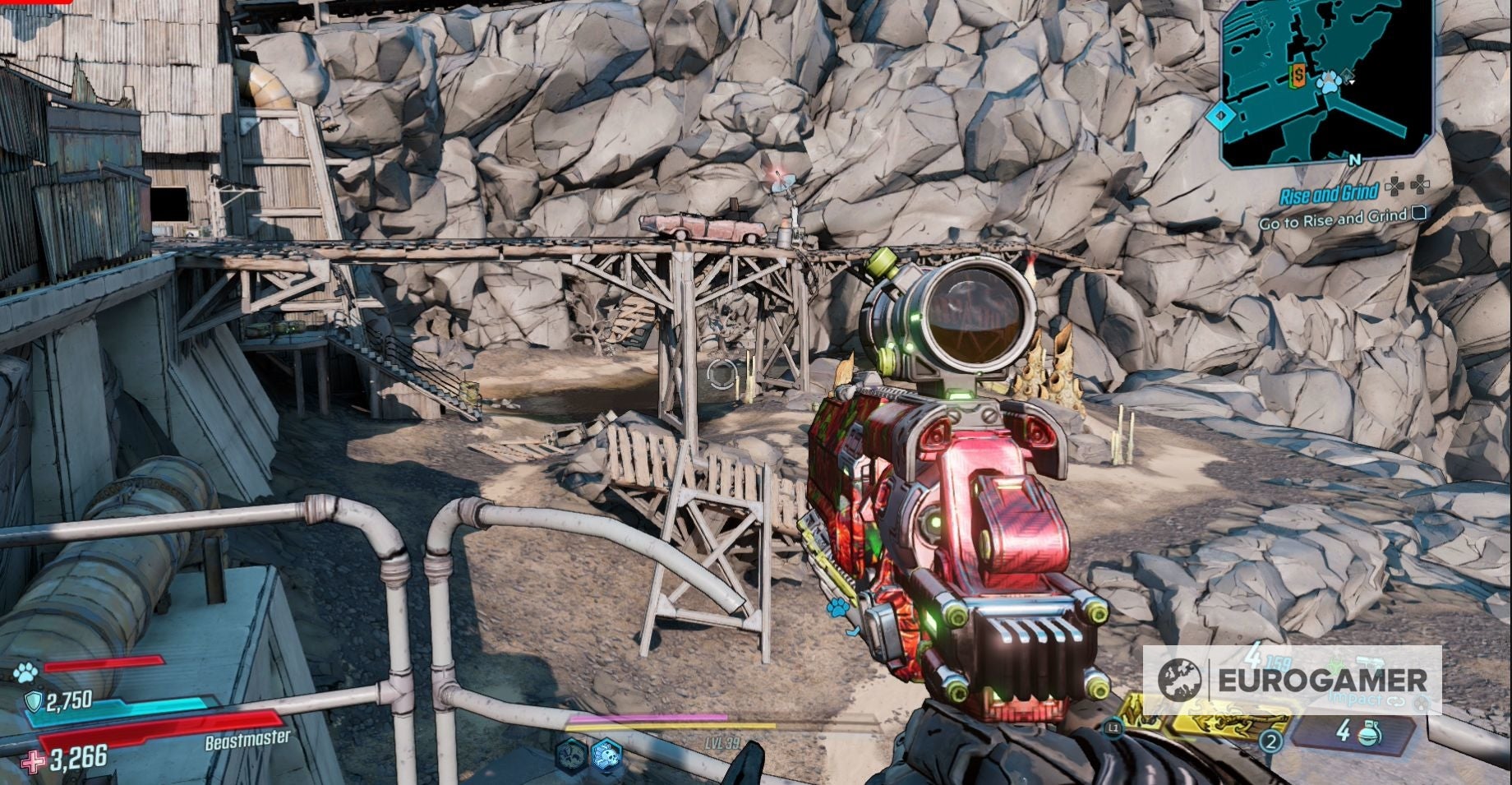Select the Rise and Grind mission title

(x=1330, y=194)
